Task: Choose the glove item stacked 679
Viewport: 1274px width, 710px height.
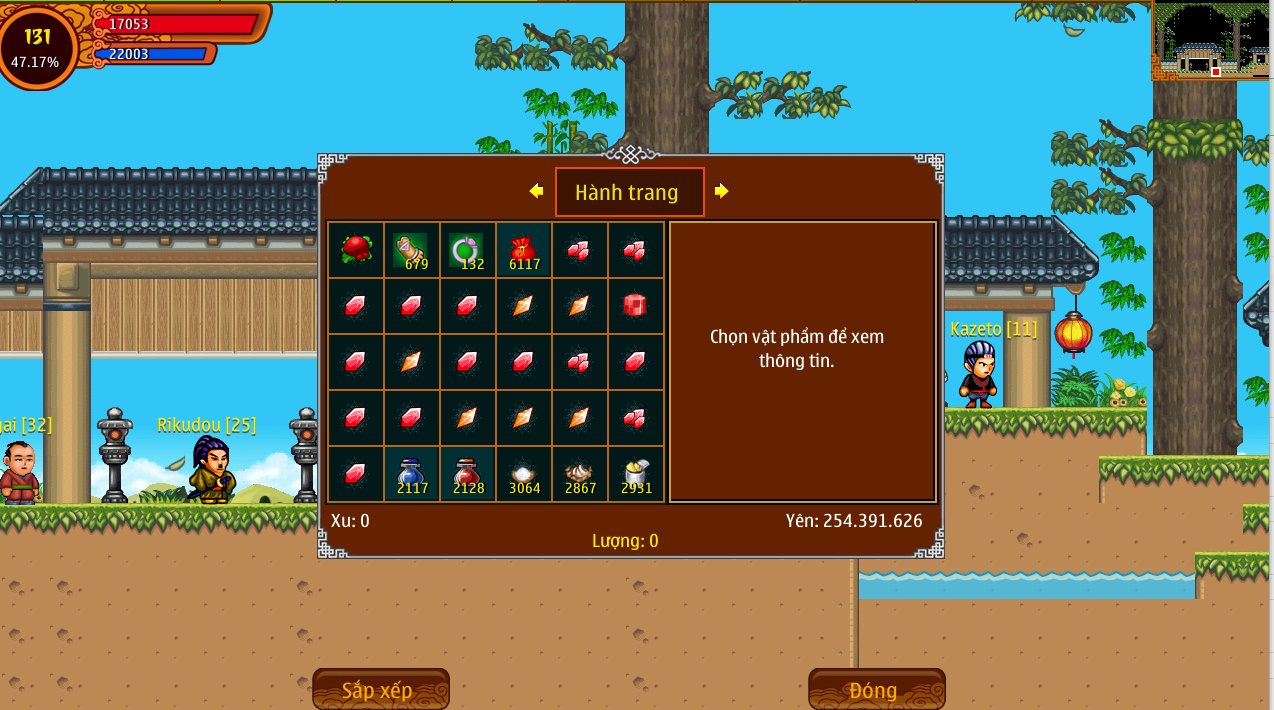Action: (411, 250)
